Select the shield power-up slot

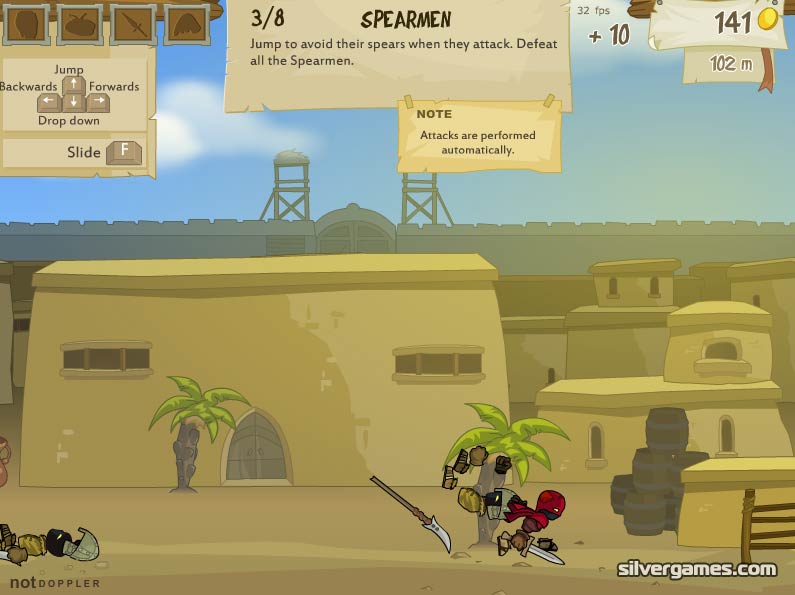[x=26, y=24]
